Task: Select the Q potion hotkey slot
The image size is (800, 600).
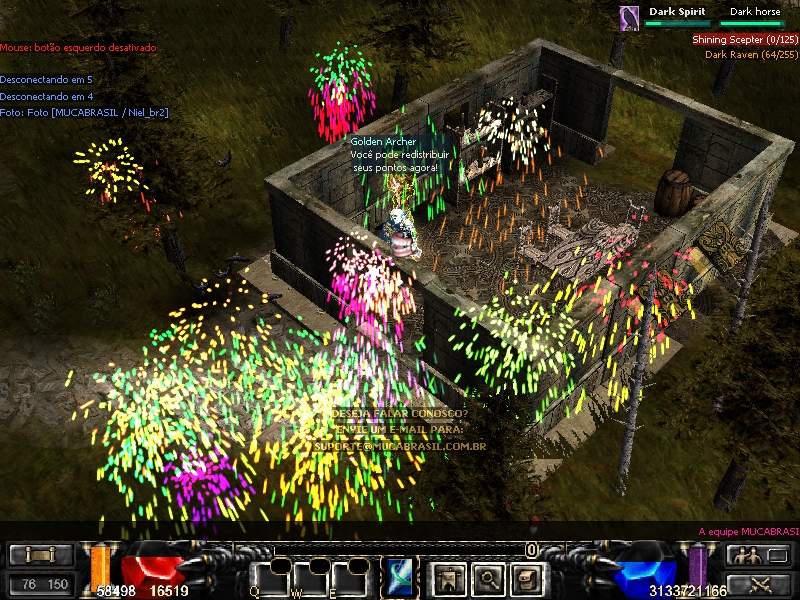Action: click(270, 578)
